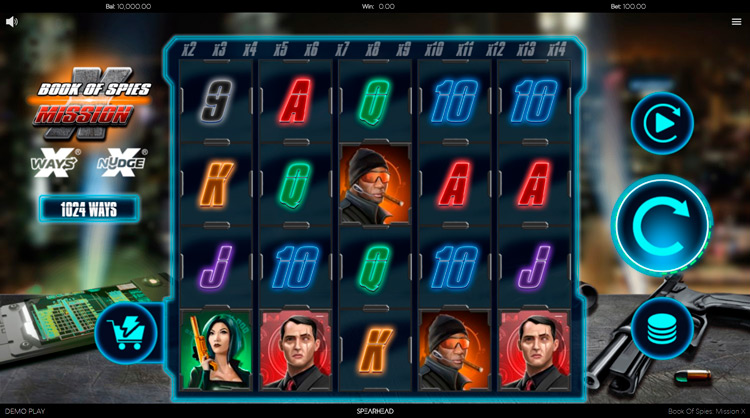The height and width of the screenshot is (418, 750).
Task: Open the feature buy shopping cart button
Action: click(x=126, y=334)
